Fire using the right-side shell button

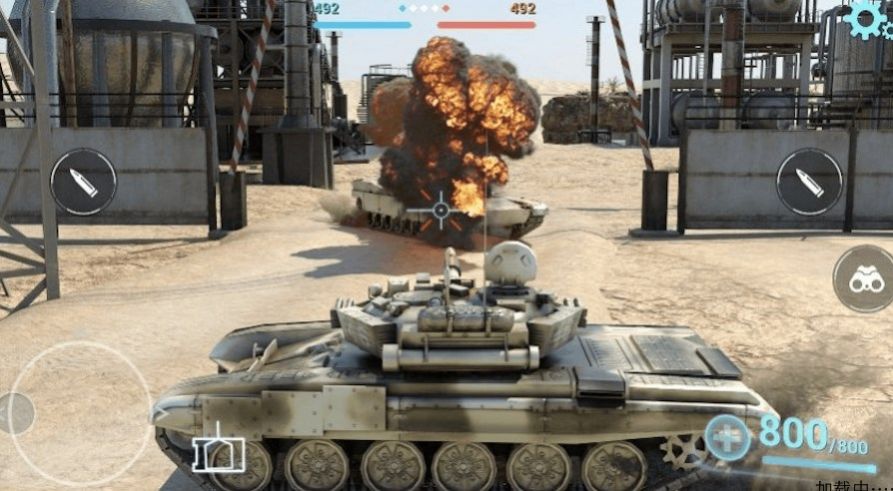pos(808,181)
